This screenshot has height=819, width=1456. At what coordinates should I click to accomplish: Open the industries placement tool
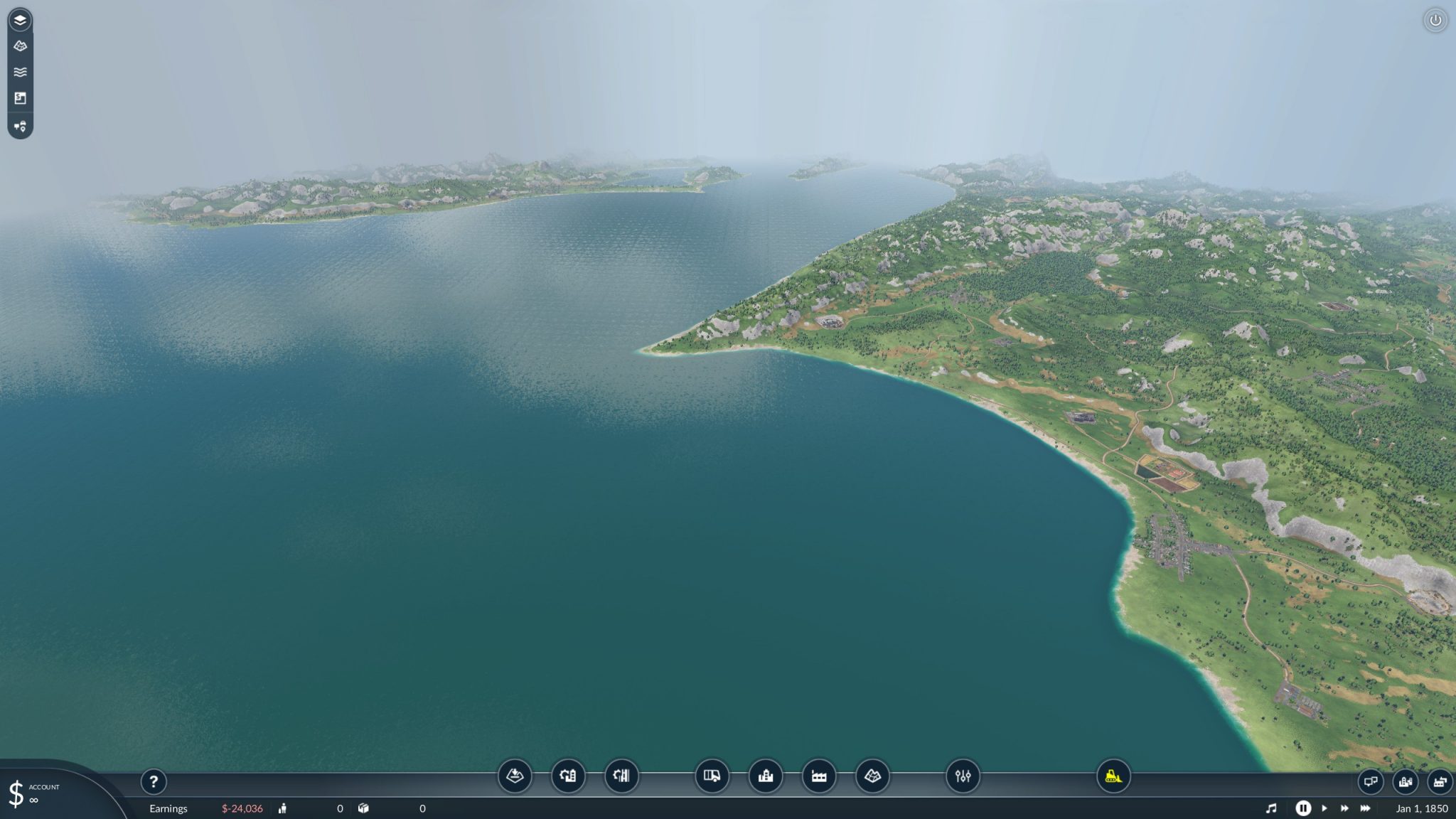coord(818,777)
